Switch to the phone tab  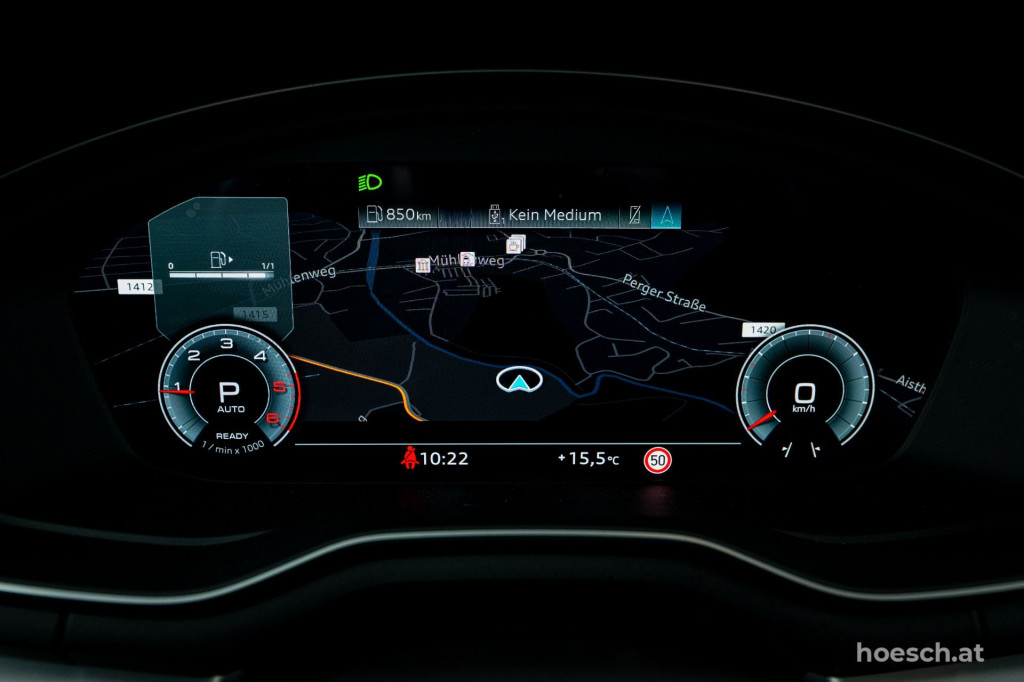point(634,215)
